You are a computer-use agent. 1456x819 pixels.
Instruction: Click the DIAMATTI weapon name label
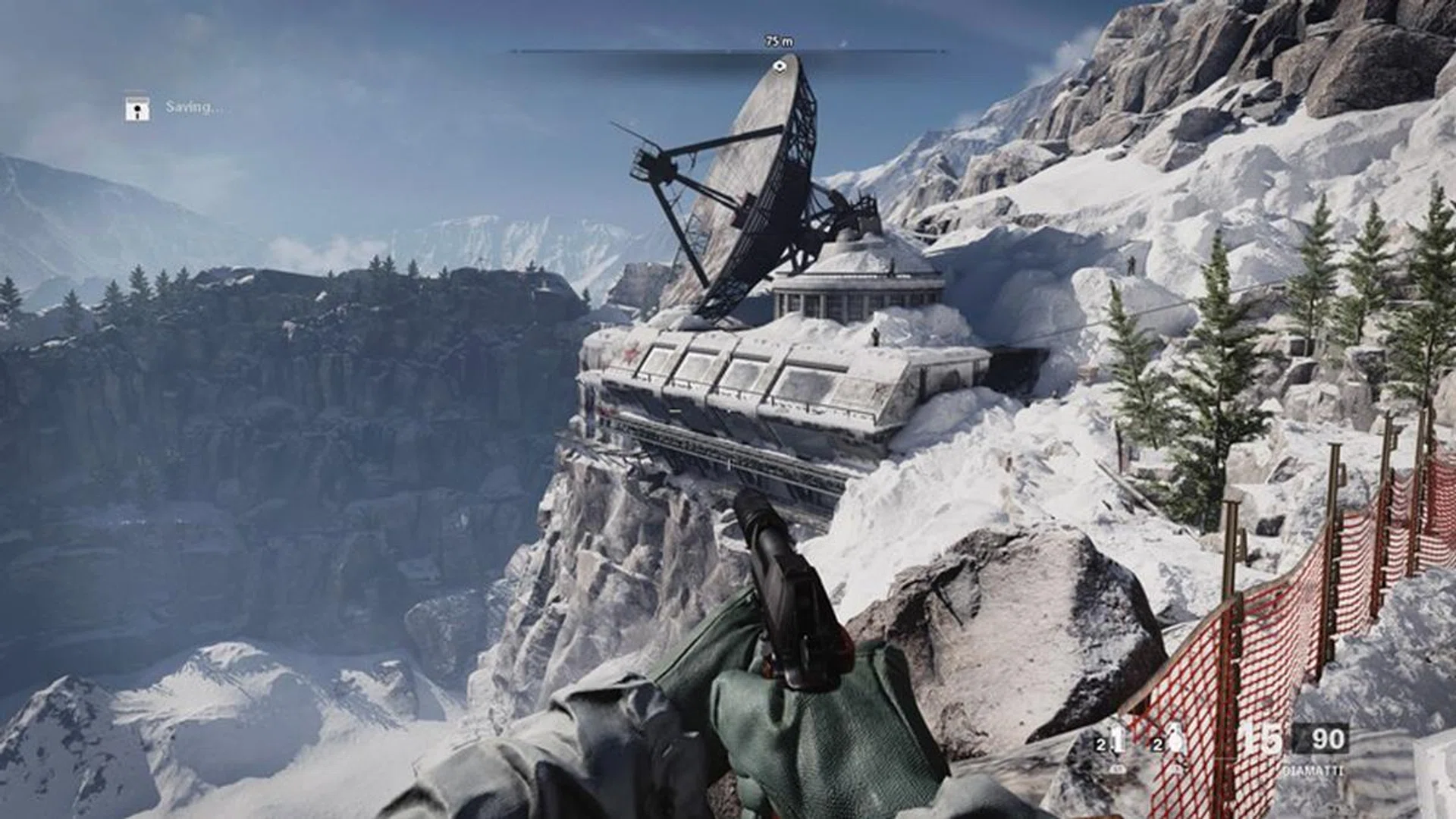point(1313,770)
